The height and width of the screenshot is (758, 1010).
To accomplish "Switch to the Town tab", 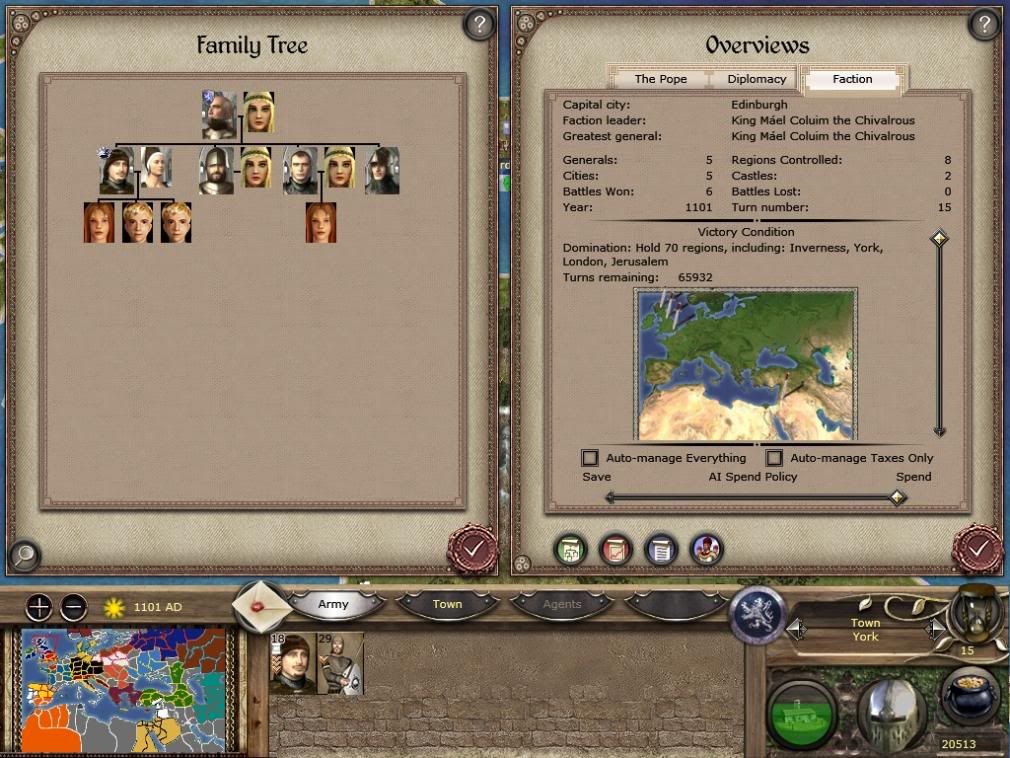I will (447, 604).
